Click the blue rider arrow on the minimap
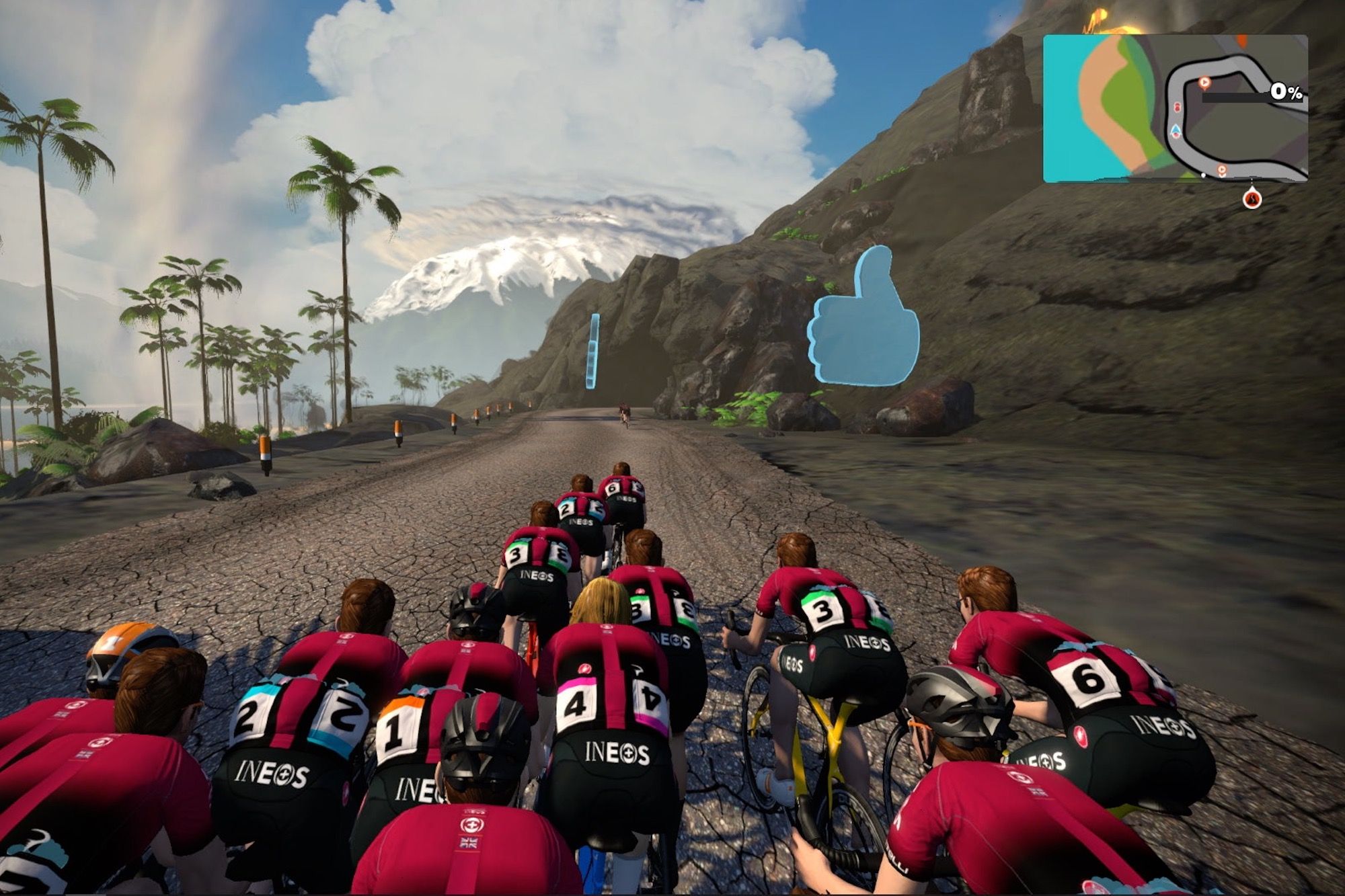Image resolution: width=1345 pixels, height=896 pixels. 1176,130
